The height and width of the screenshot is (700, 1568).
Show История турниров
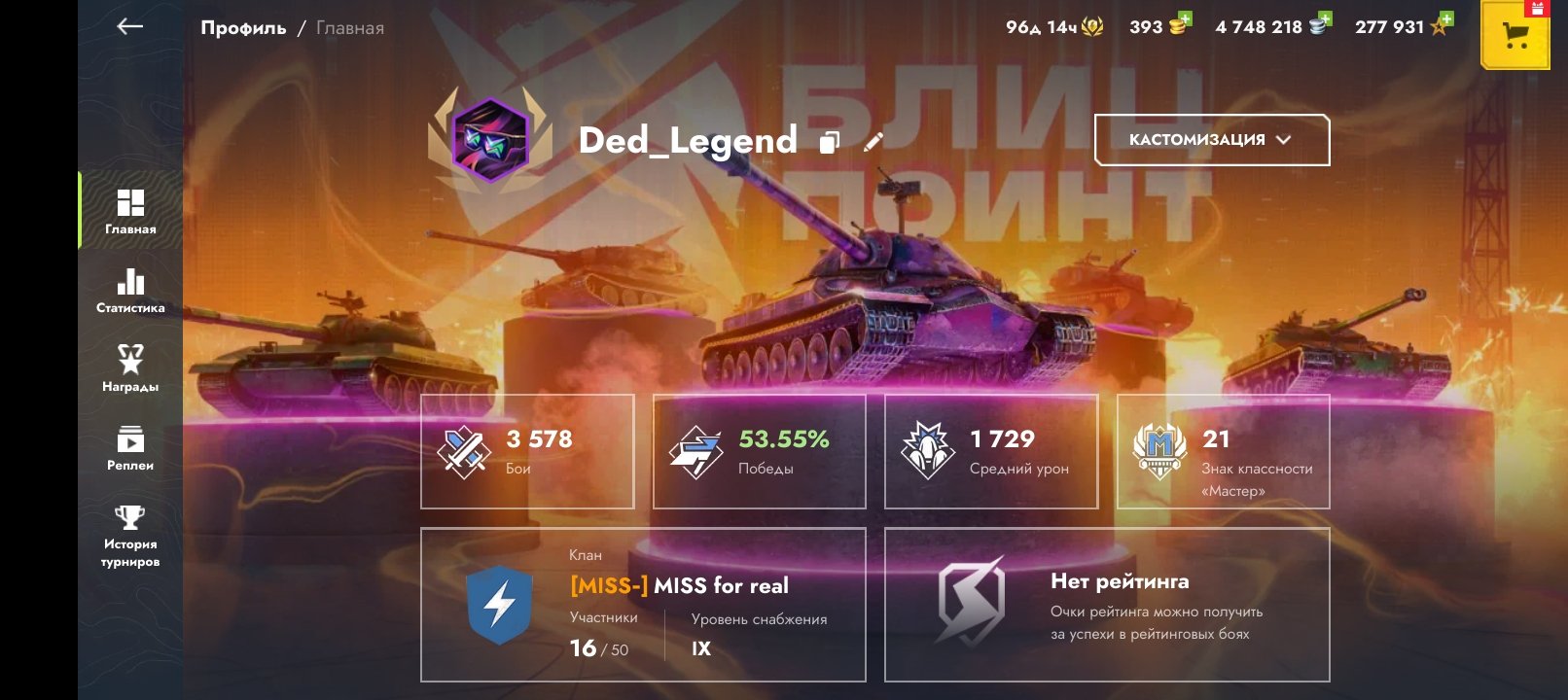pyautogui.click(x=130, y=535)
